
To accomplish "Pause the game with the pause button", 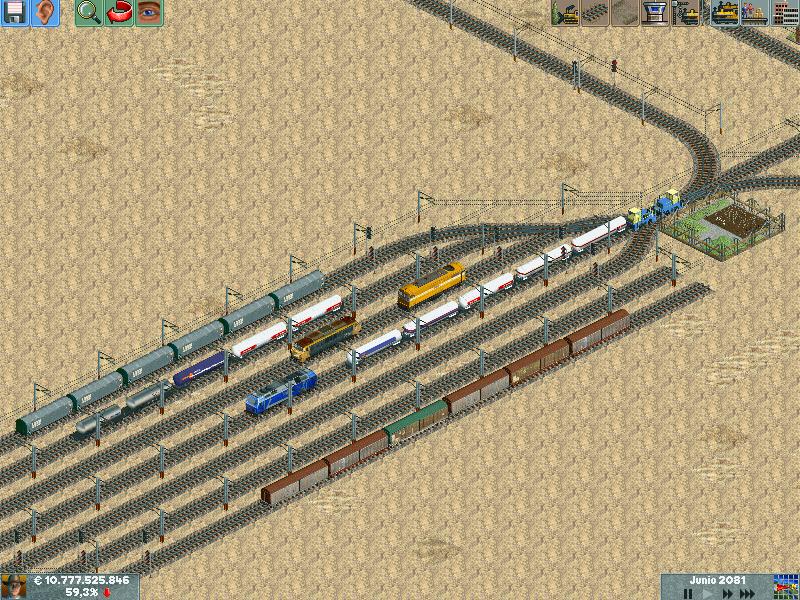I will point(688,593).
